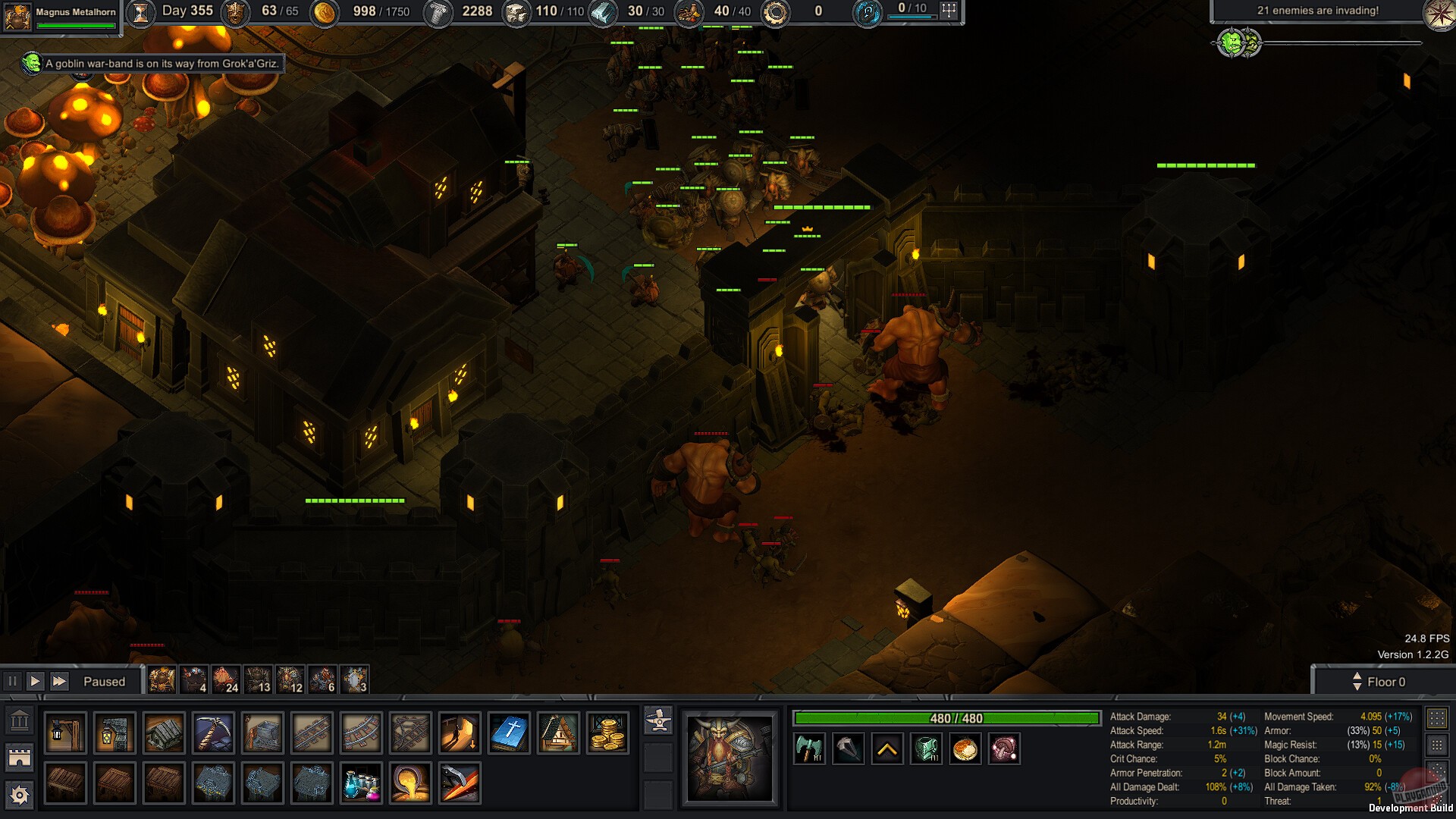Enable fast-forward game speed

[x=58, y=681]
